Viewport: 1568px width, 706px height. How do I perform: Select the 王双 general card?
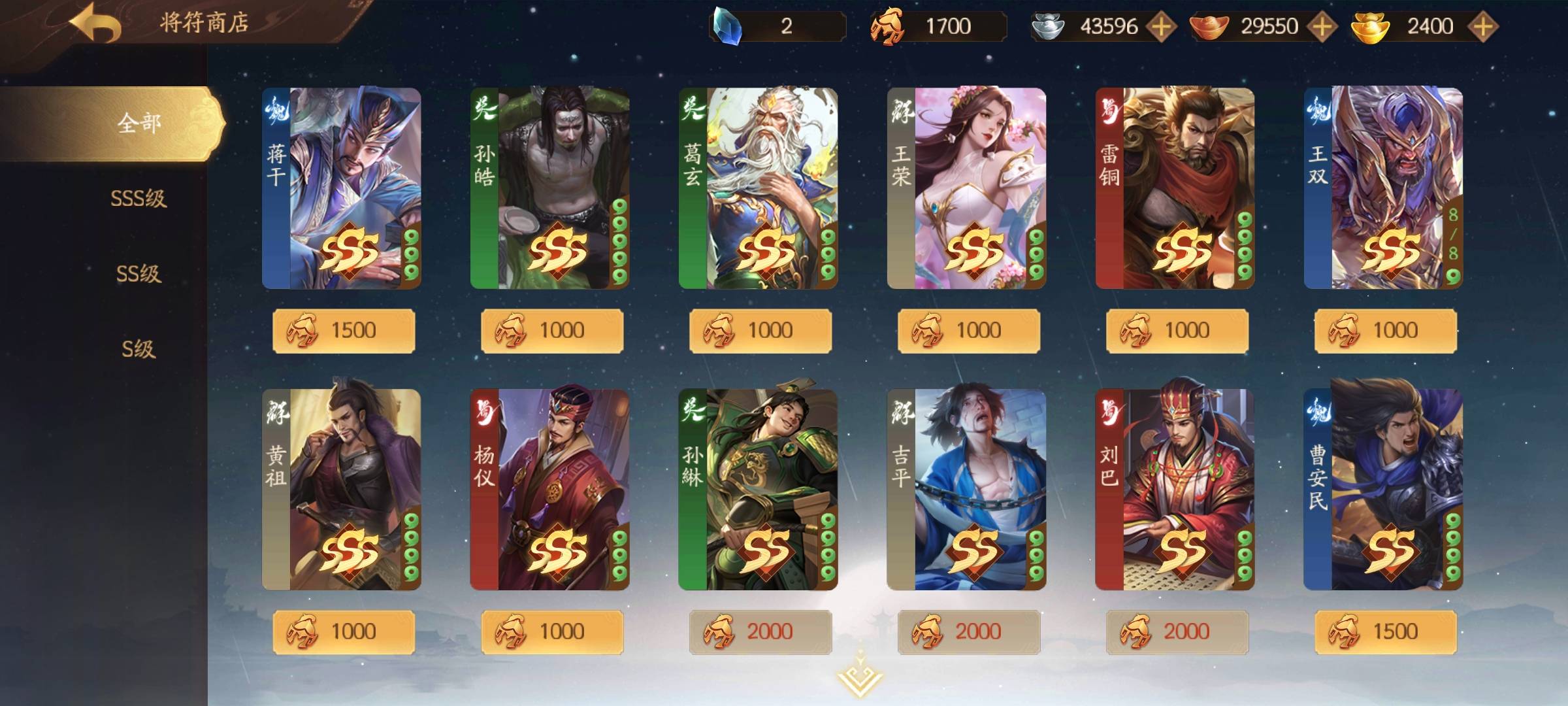[x=1383, y=188]
